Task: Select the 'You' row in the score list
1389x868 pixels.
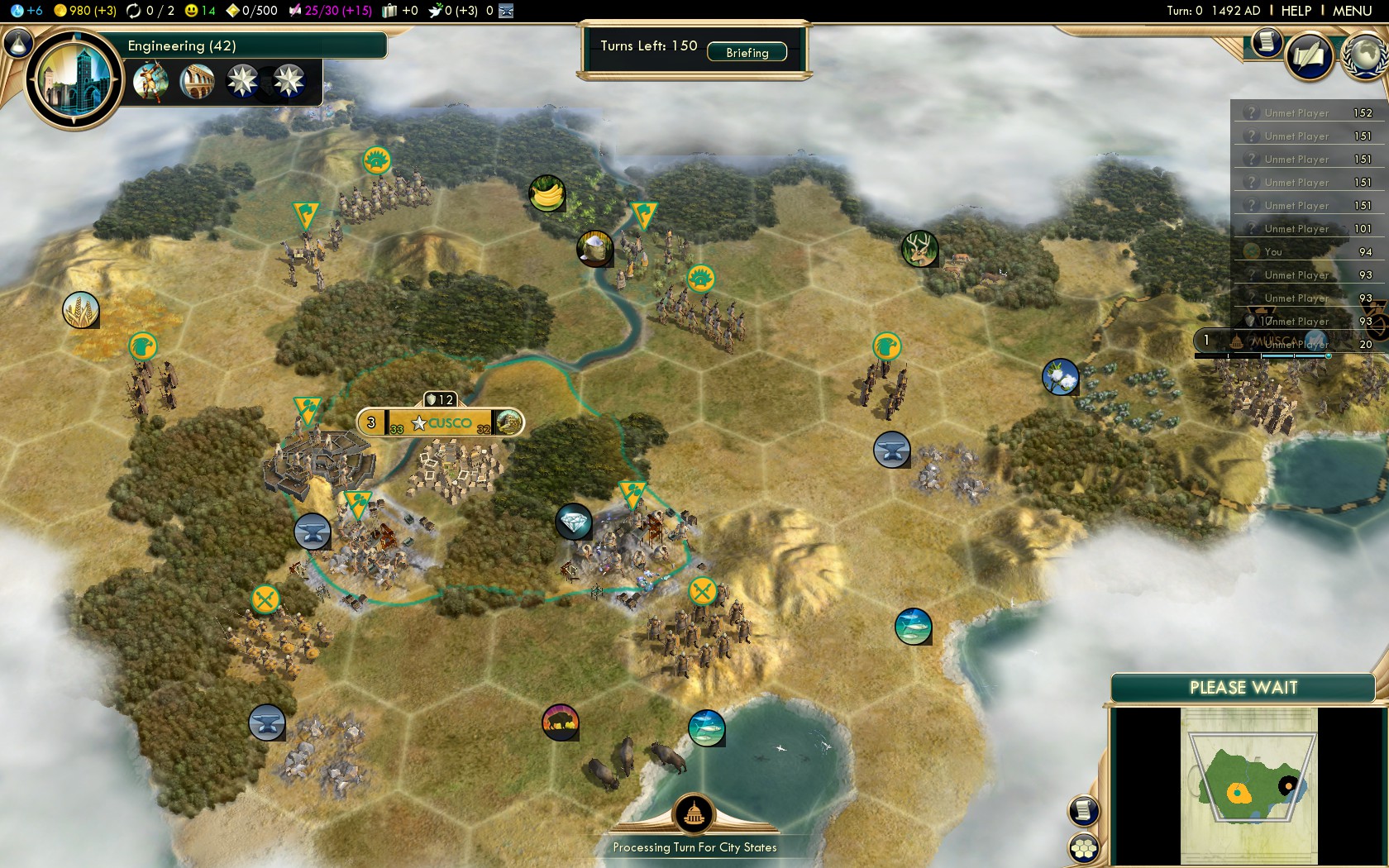Action: click(x=1306, y=252)
